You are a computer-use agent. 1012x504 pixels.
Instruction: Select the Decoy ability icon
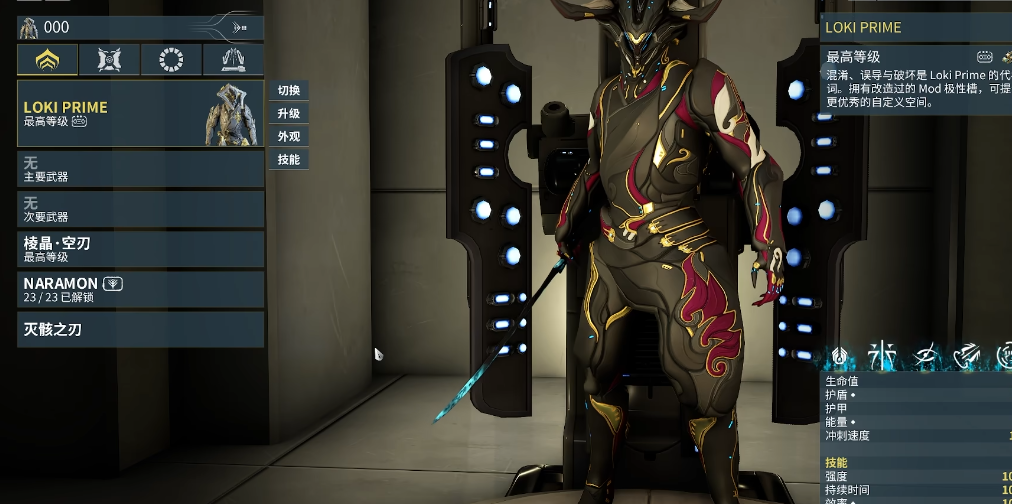[882, 355]
